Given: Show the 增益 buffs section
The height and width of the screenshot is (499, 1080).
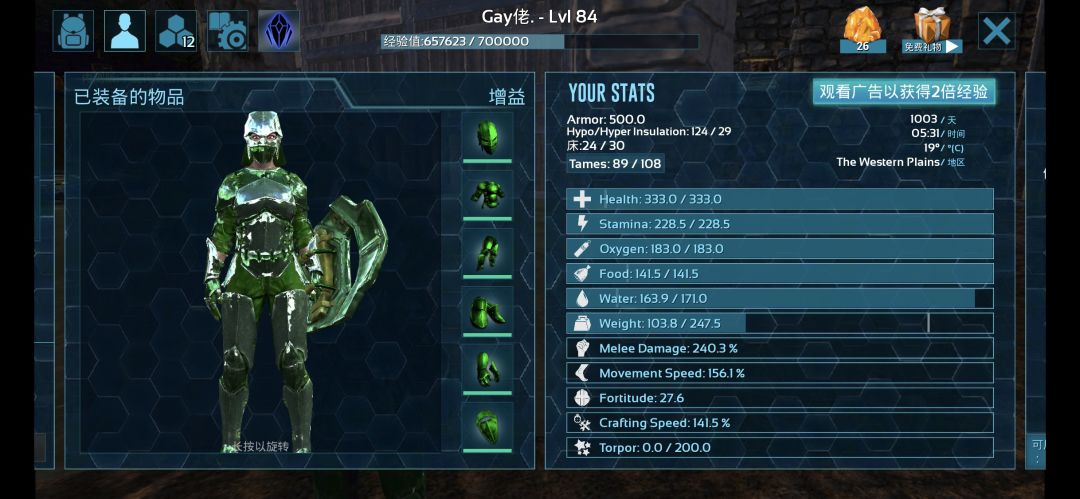Looking at the screenshot, I should tap(506, 97).
